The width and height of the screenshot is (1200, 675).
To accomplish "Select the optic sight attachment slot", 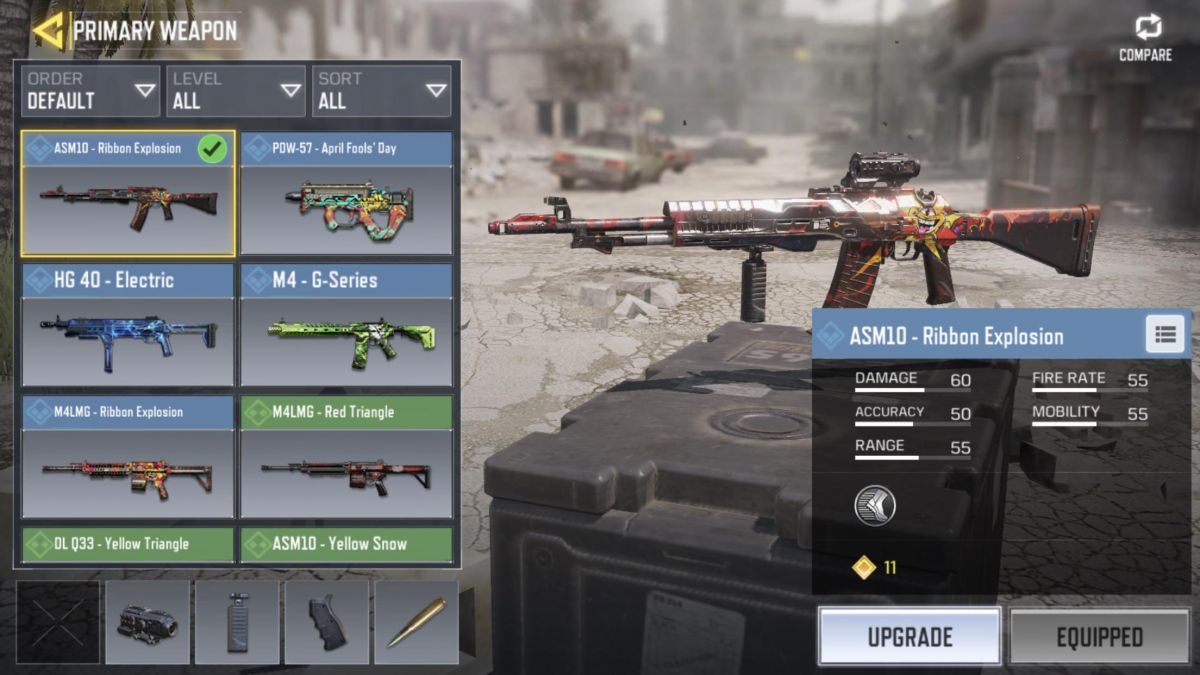I will pyautogui.click(x=147, y=623).
